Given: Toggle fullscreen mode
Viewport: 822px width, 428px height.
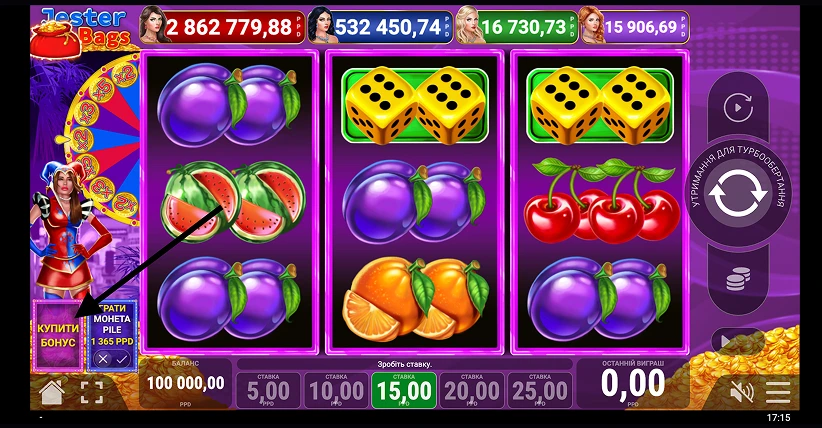Looking at the screenshot, I should click(91, 392).
